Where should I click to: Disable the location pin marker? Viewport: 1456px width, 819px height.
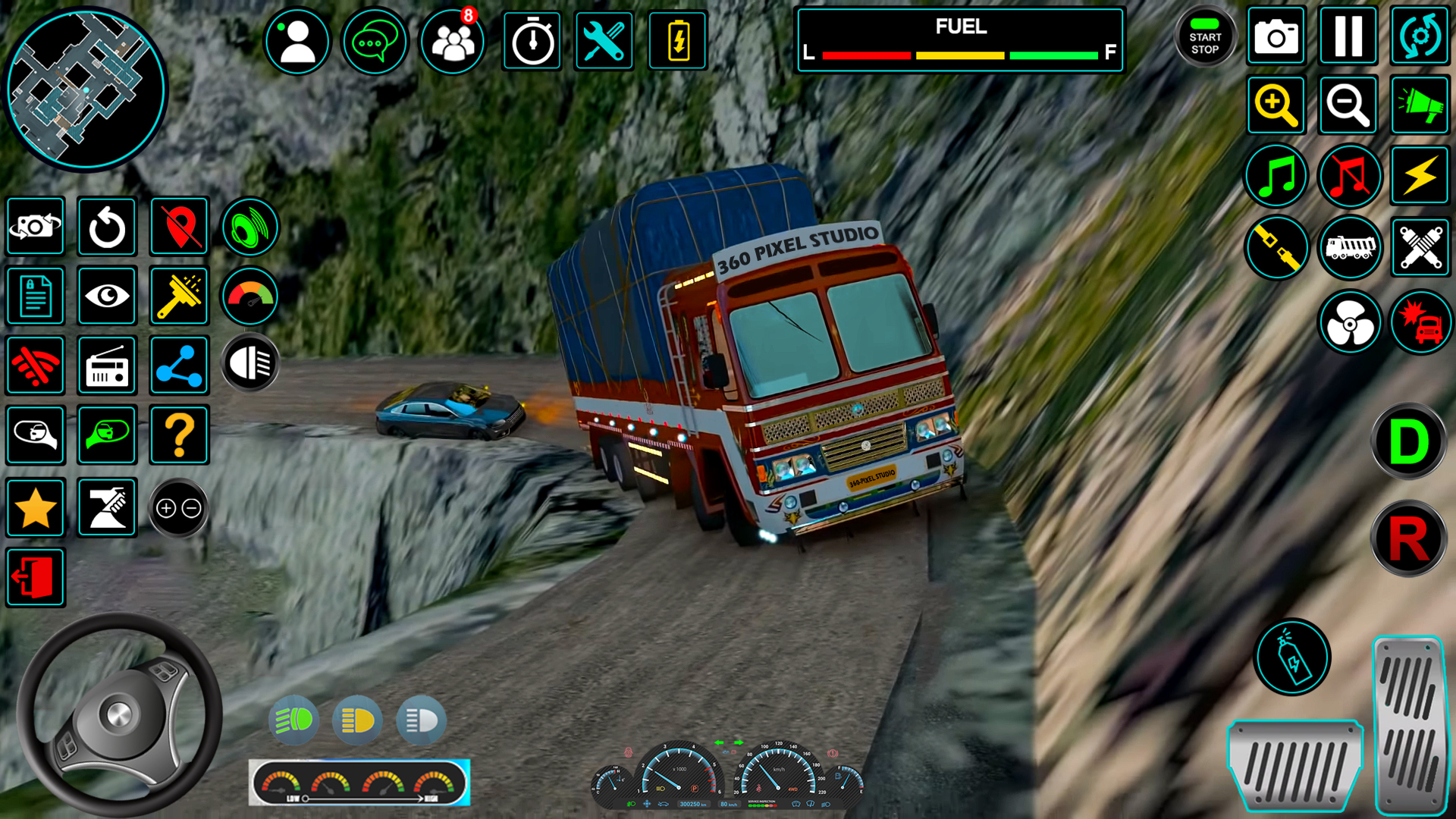(x=180, y=226)
